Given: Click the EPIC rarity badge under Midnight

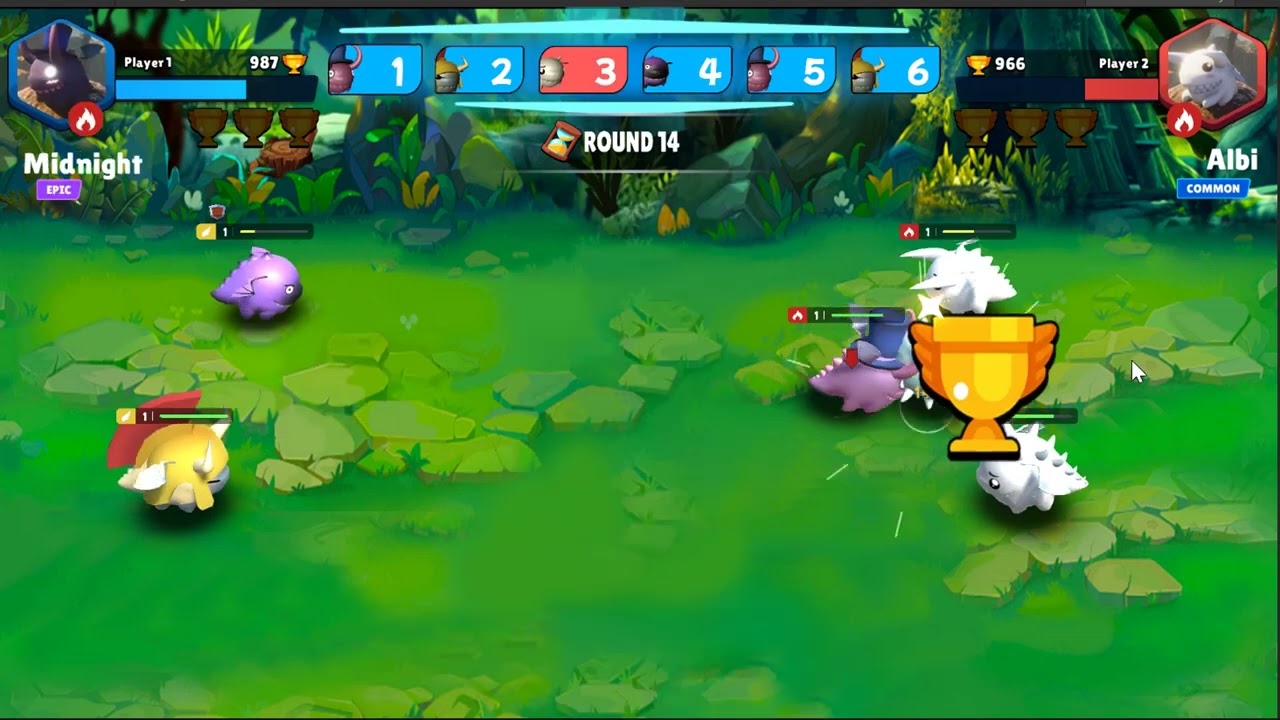Looking at the screenshot, I should (57, 190).
